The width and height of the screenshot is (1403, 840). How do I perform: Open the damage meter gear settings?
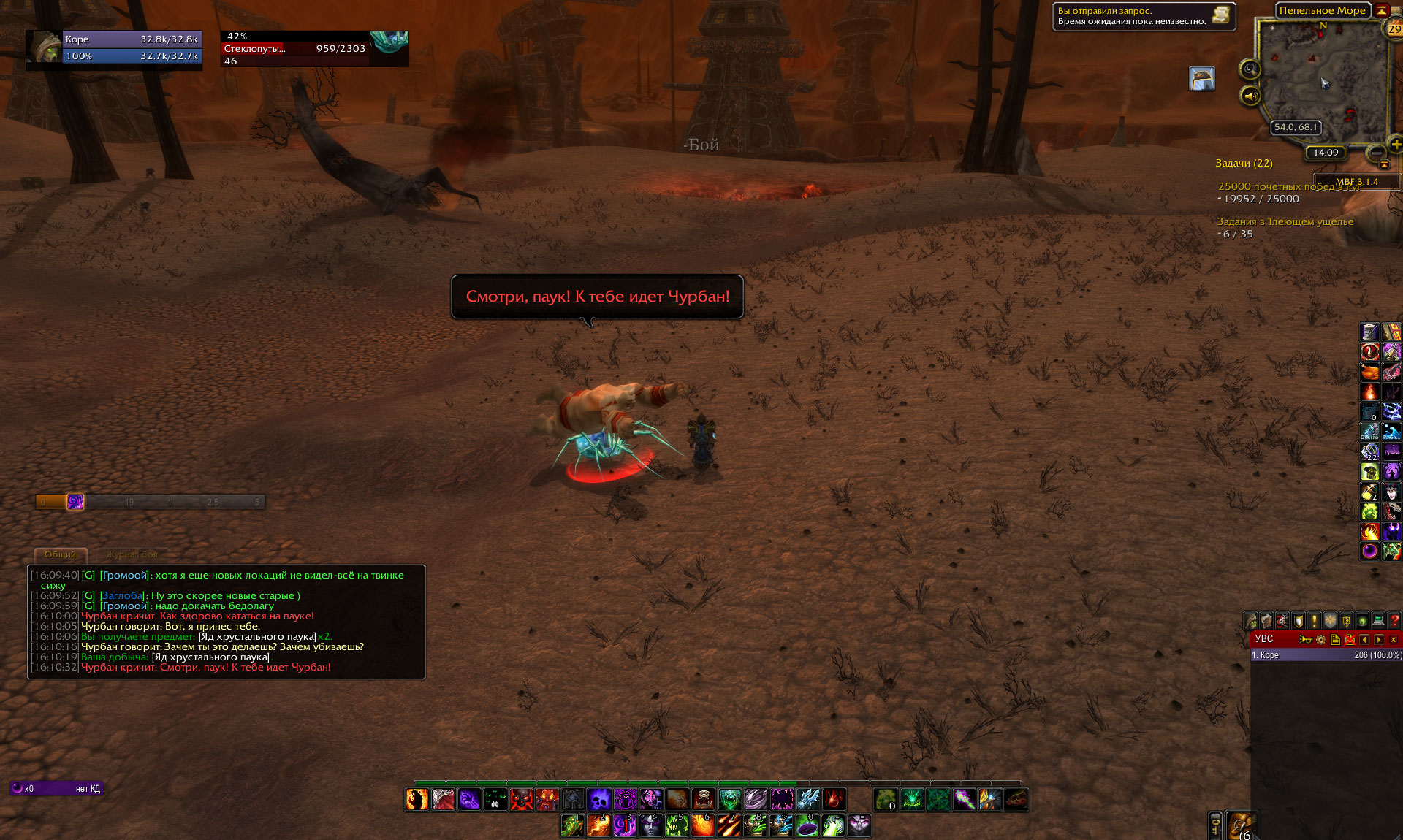tap(1320, 639)
